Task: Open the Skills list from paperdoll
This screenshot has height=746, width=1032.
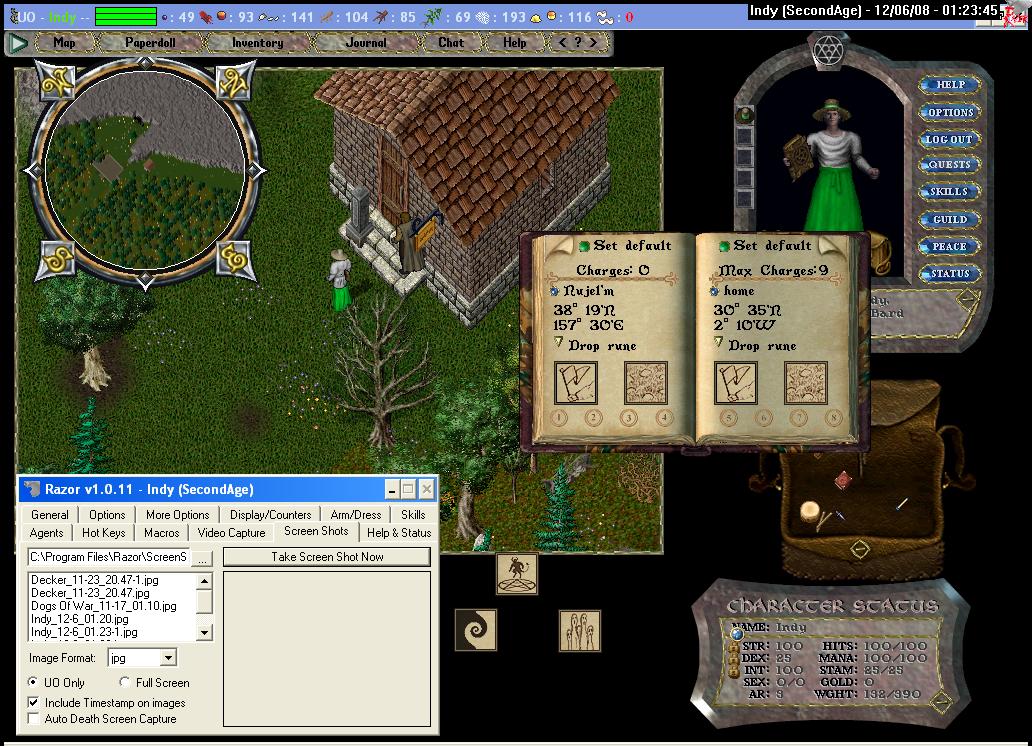Action: tap(949, 192)
